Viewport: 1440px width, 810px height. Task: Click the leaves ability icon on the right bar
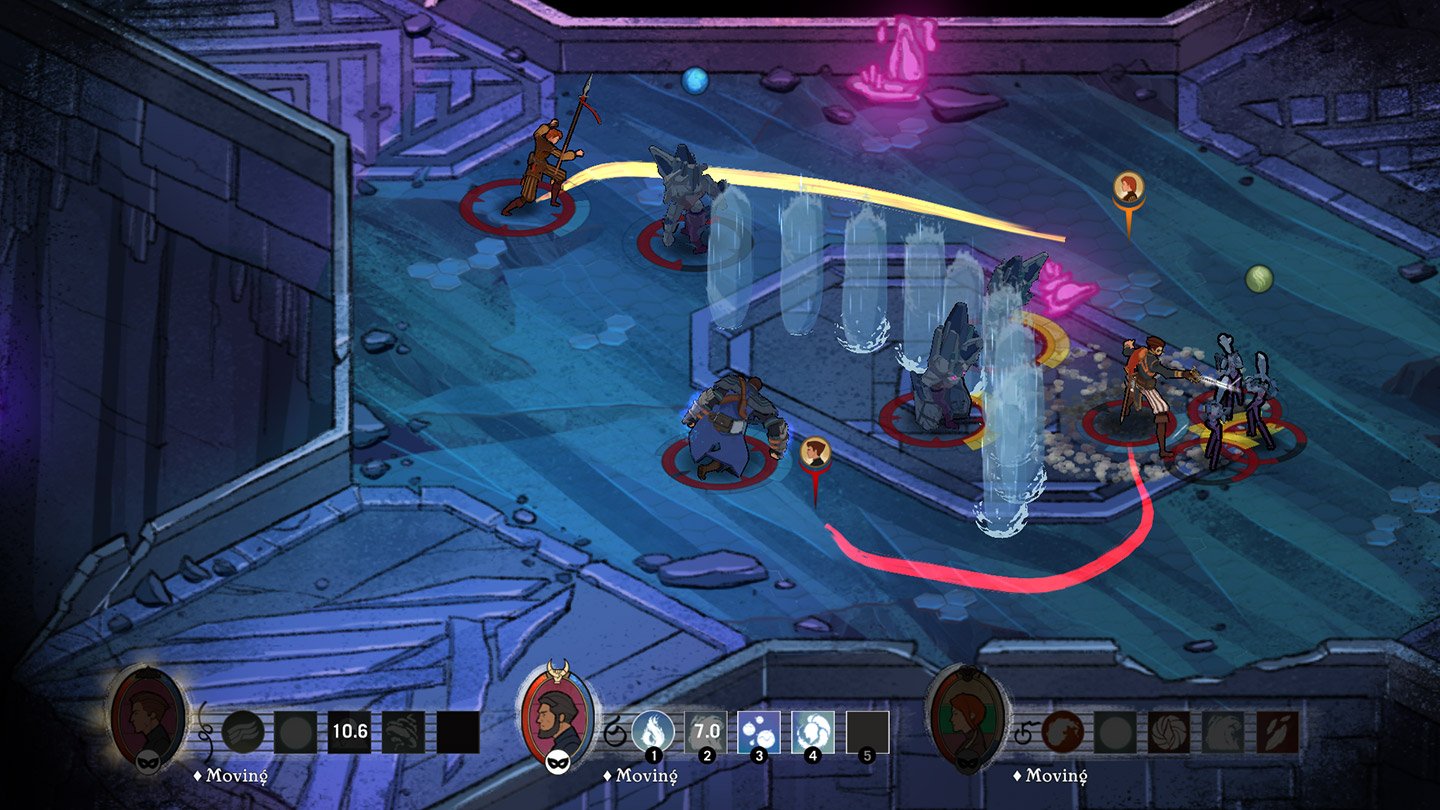(x=1277, y=730)
